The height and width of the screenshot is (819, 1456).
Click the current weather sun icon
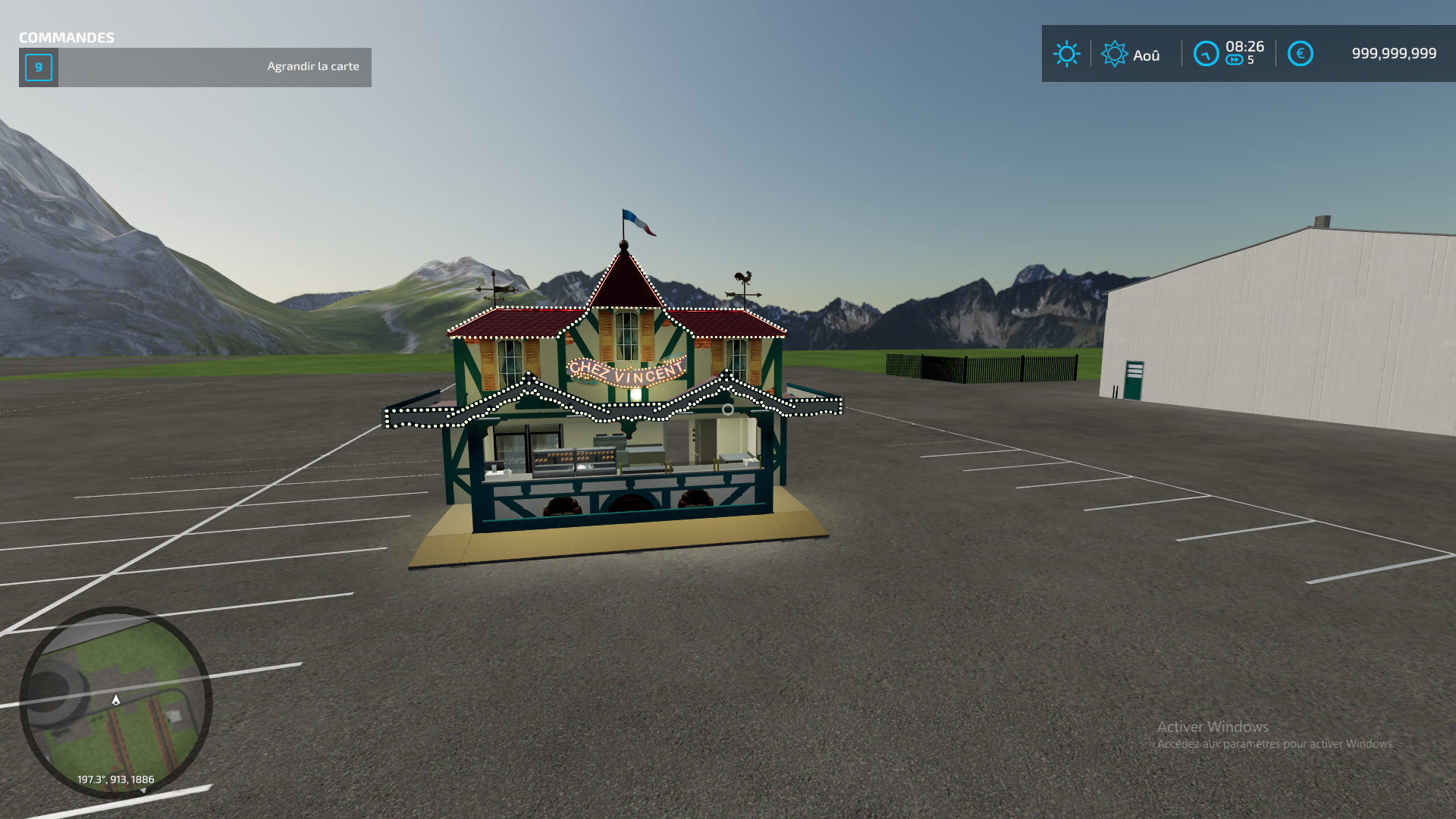(x=1068, y=54)
